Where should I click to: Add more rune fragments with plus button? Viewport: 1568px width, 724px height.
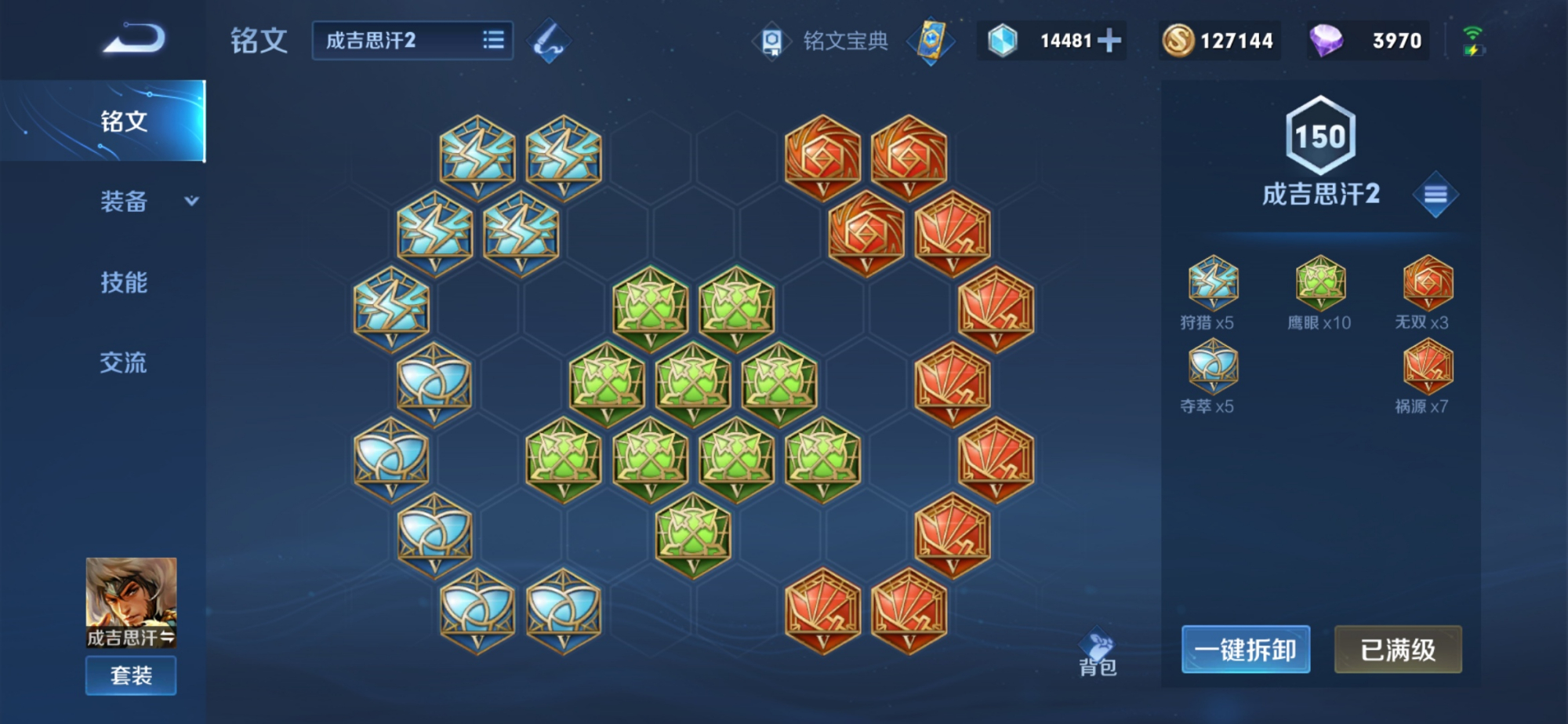(1109, 41)
